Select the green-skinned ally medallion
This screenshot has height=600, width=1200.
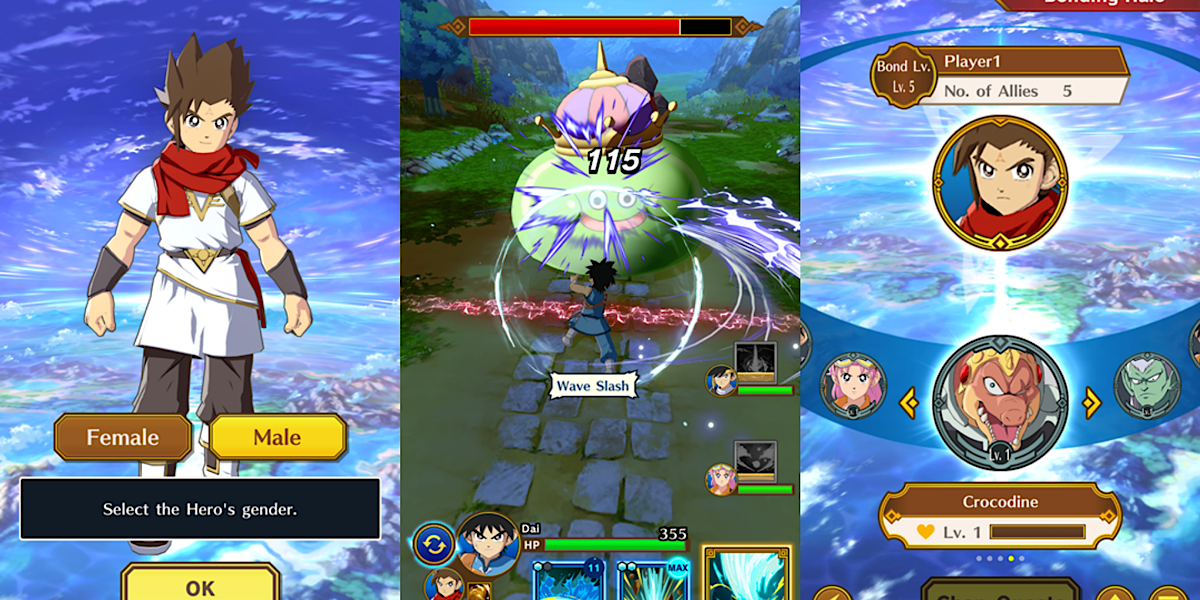point(1146,385)
